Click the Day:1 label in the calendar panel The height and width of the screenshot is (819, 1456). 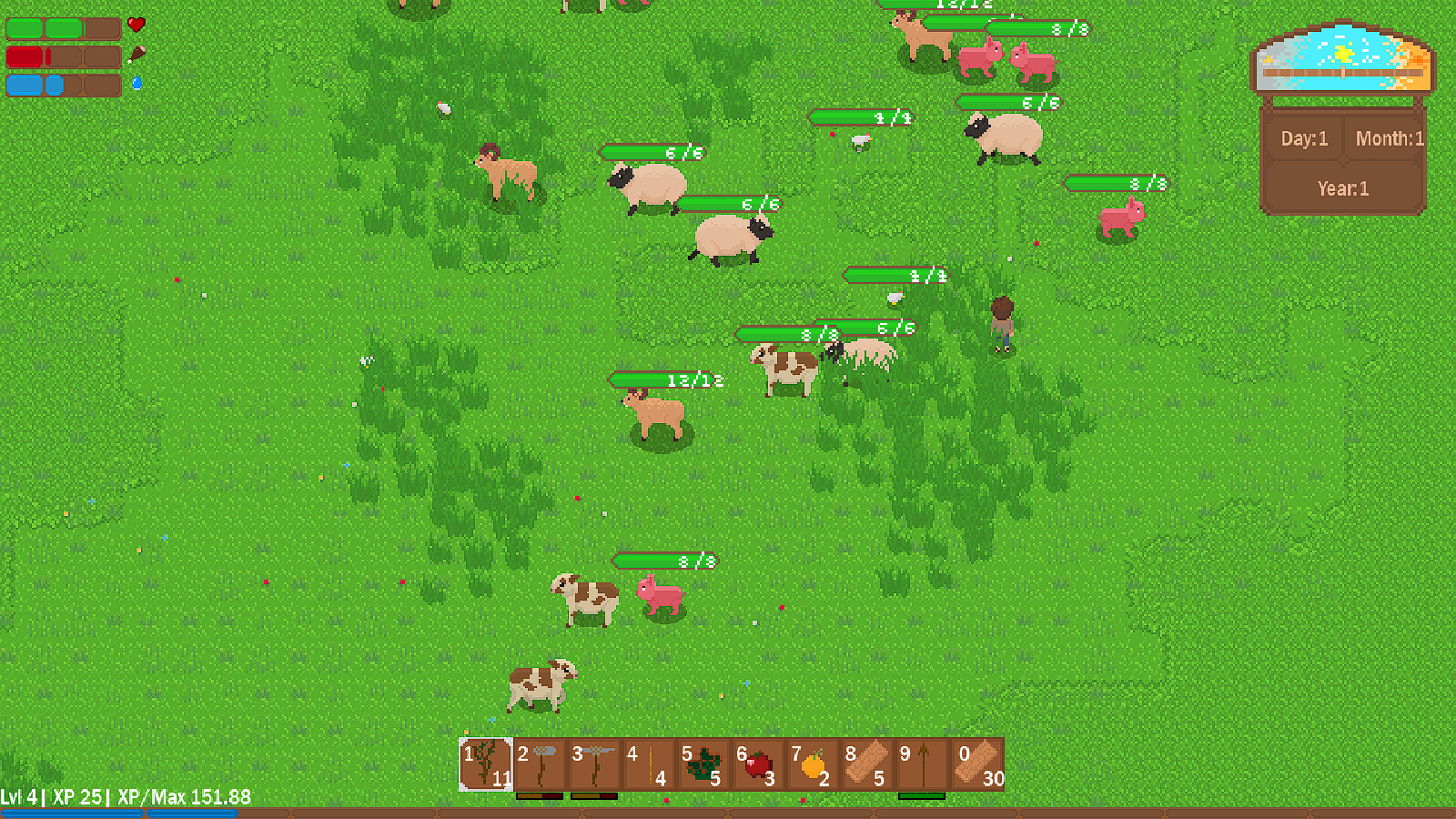click(x=1303, y=138)
